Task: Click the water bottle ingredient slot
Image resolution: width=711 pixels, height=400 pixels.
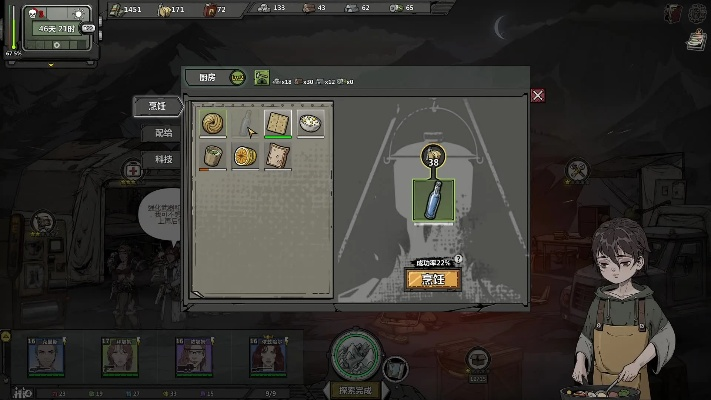Action: (x=433, y=198)
